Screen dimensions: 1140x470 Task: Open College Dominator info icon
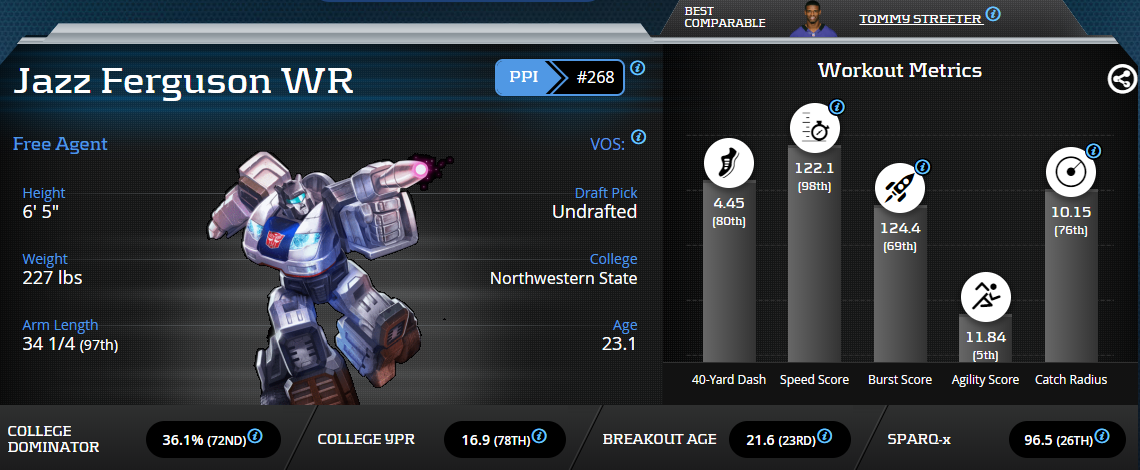(x=255, y=437)
